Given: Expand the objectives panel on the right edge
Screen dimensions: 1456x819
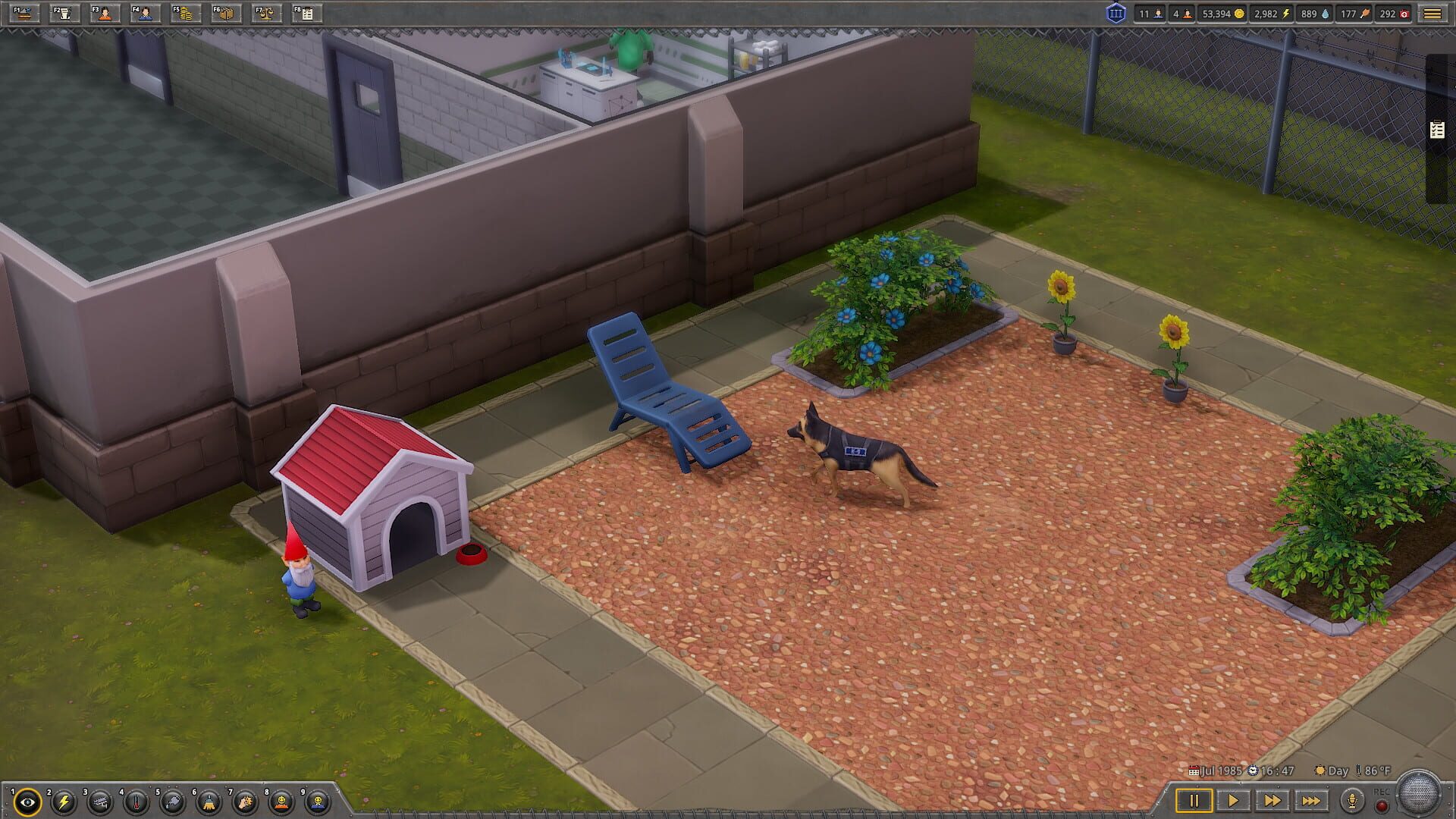Looking at the screenshot, I should [1436, 129].
